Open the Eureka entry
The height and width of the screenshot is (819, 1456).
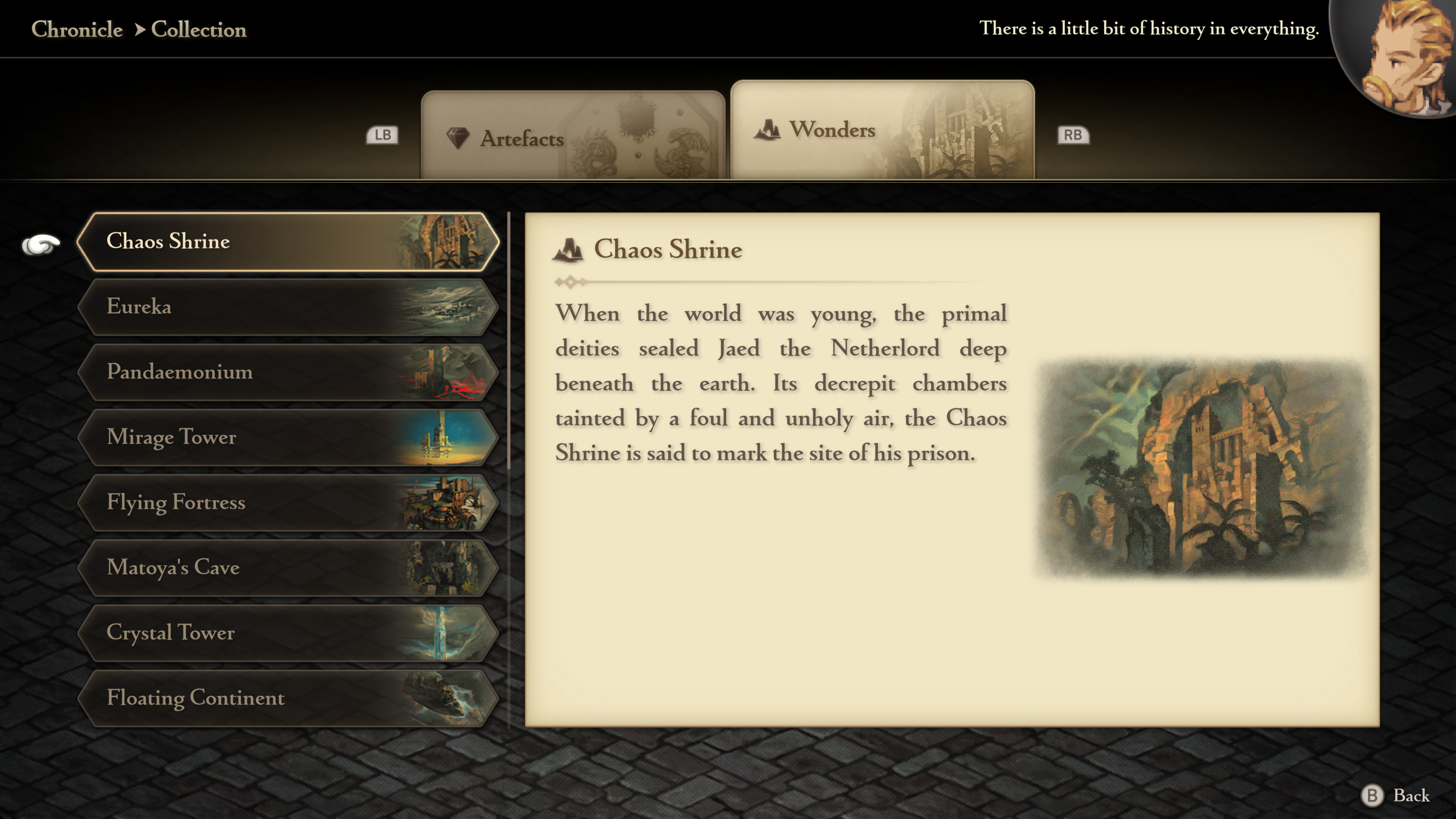click(288, 307)
